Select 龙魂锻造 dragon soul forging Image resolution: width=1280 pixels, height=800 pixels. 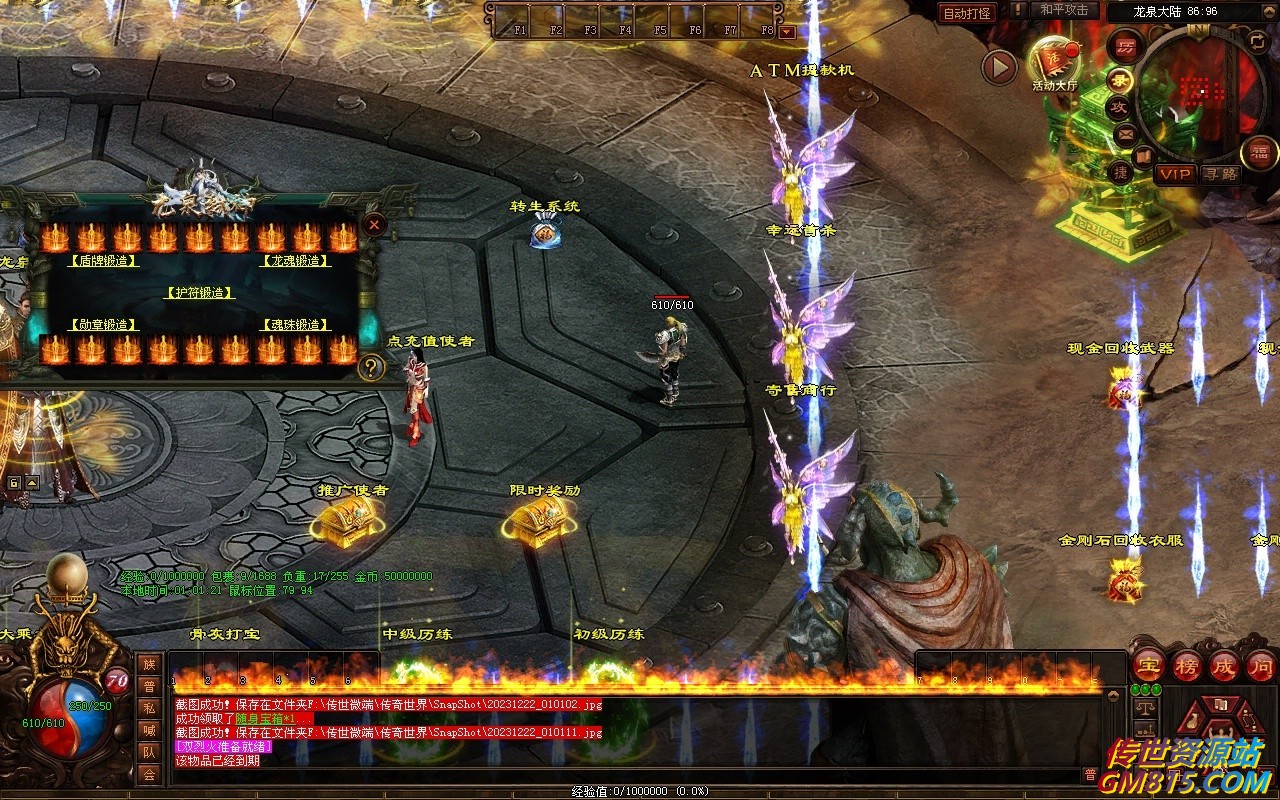click(296, 261)
